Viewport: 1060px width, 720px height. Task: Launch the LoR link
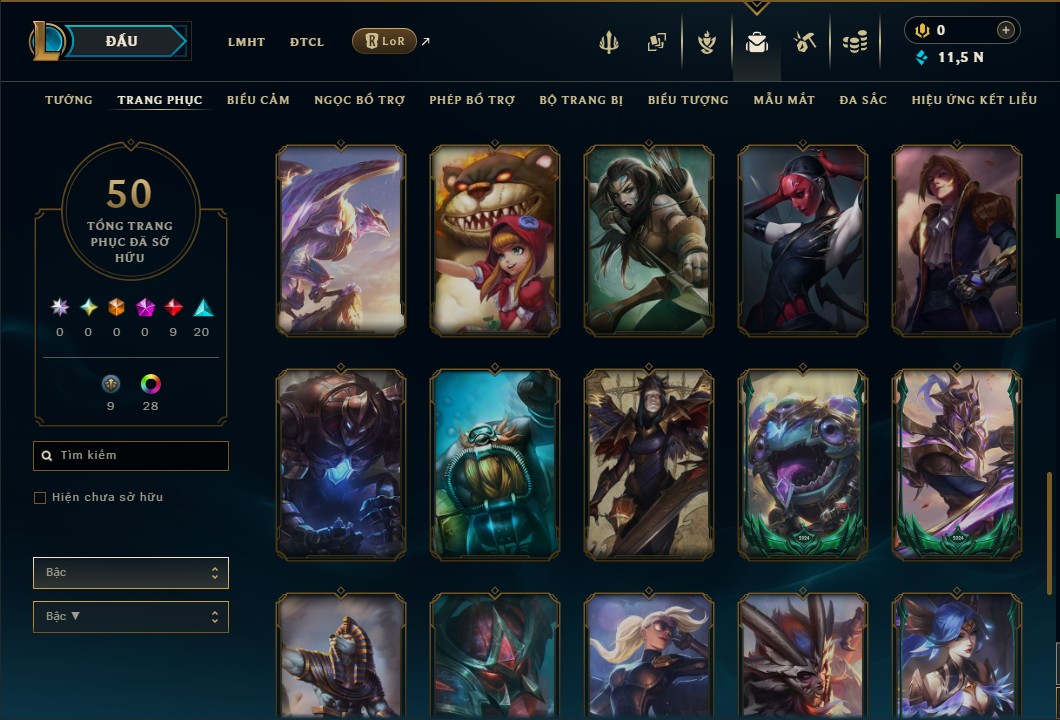click(385, 41)
